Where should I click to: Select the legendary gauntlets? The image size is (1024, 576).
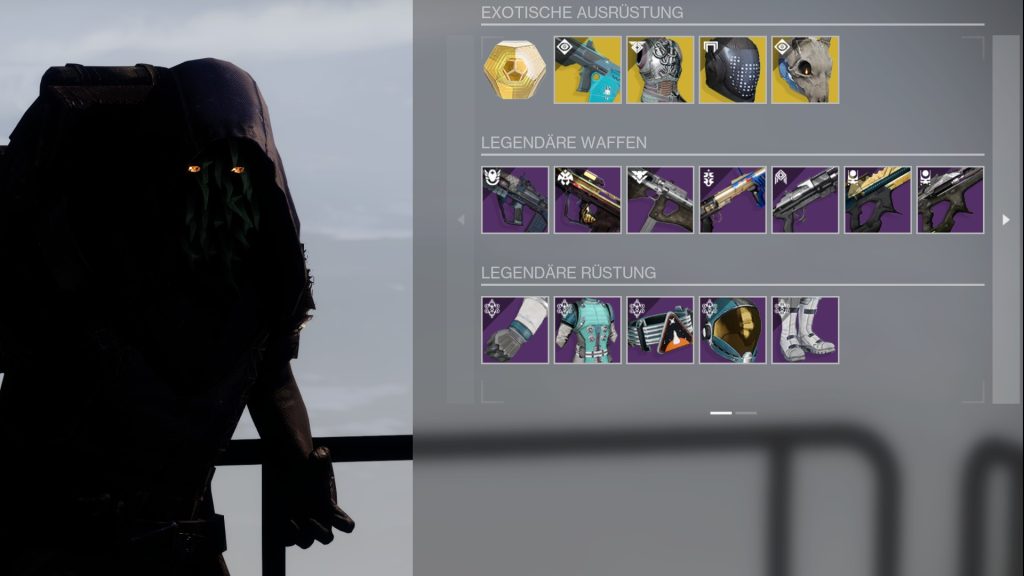click(x=515, y=330)
